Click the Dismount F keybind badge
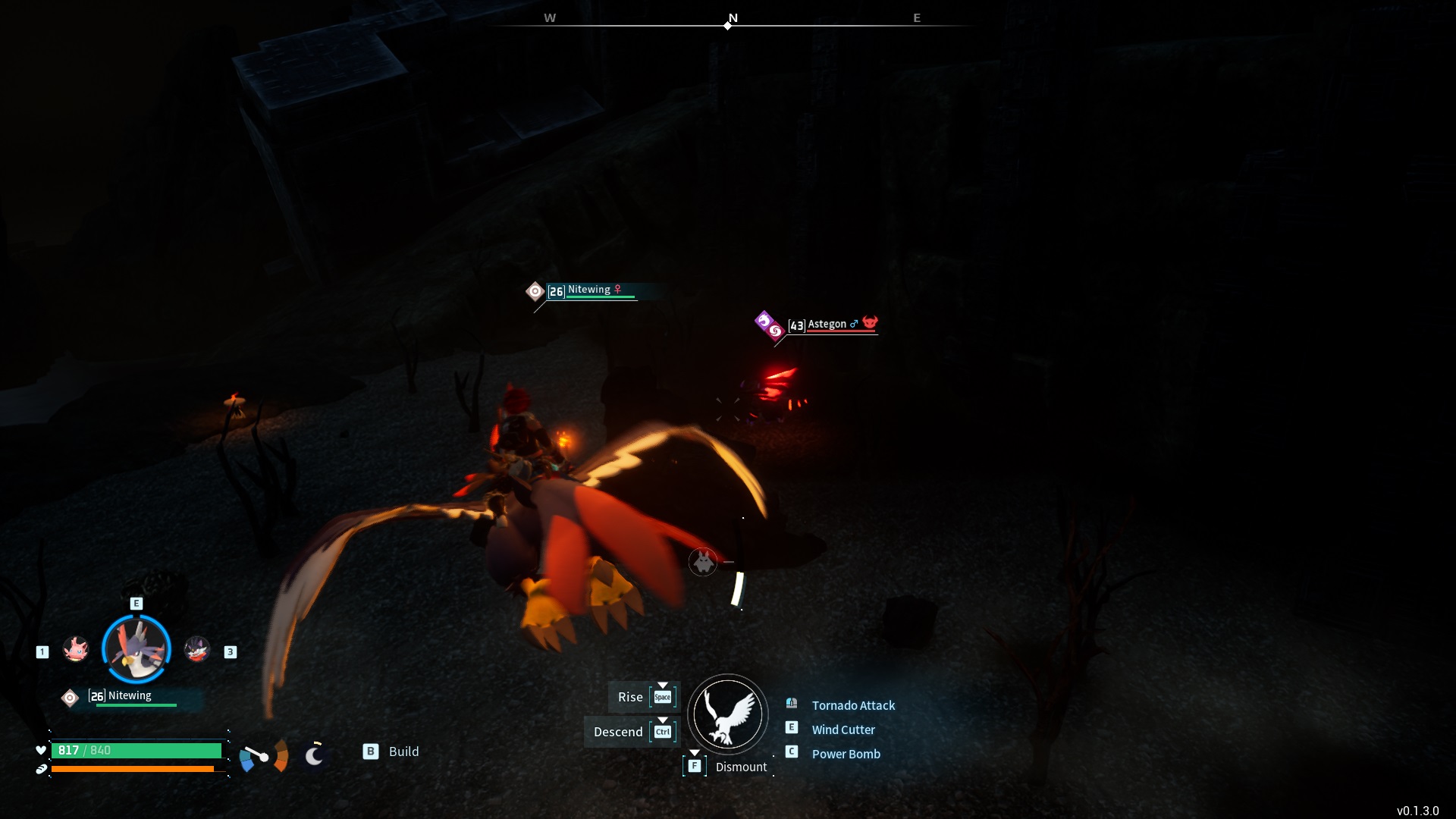Viewport: 1456px width, 819px height. click(x=694, y=766)
